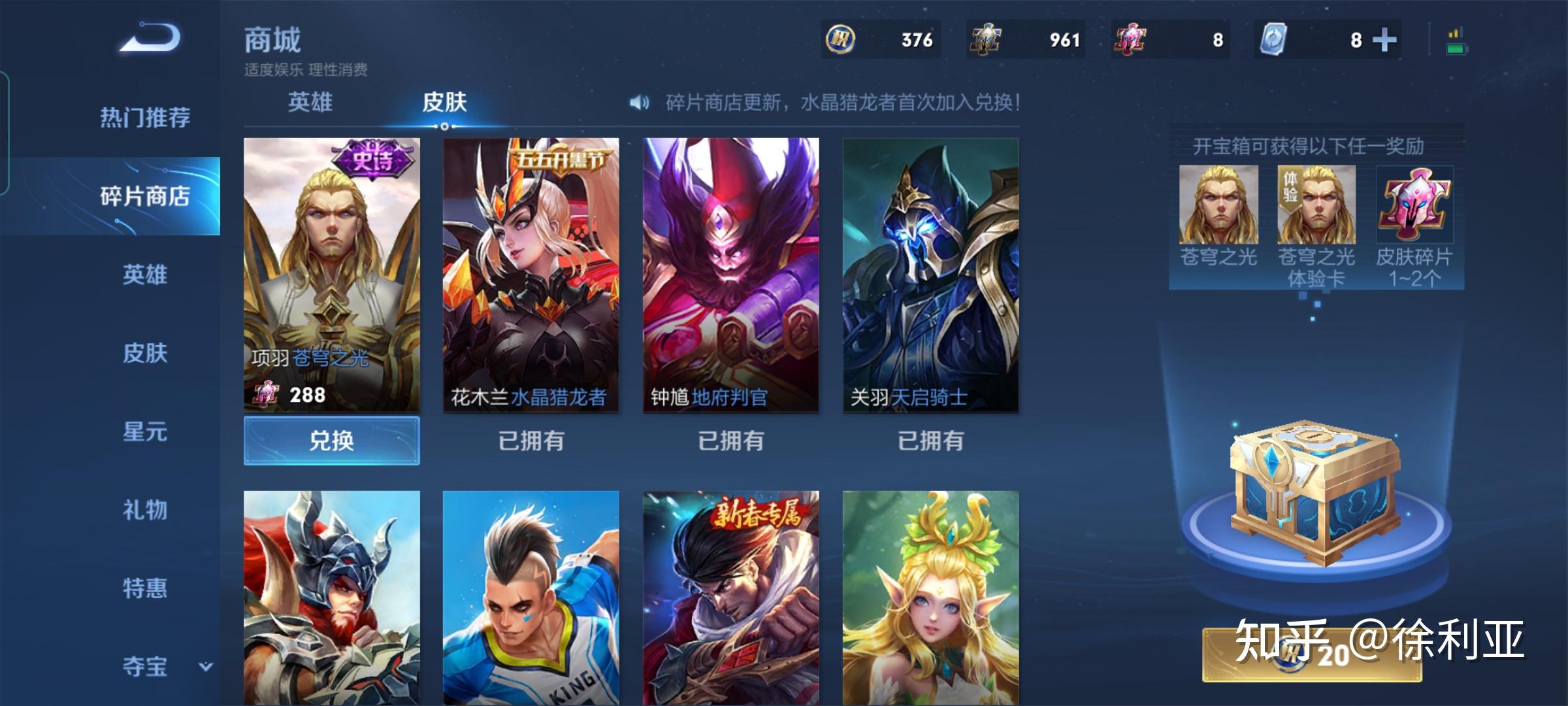Click the 兑换 button for 苍穹之光
Viewport: 1568px width, 706px height.
coord(332,441)
